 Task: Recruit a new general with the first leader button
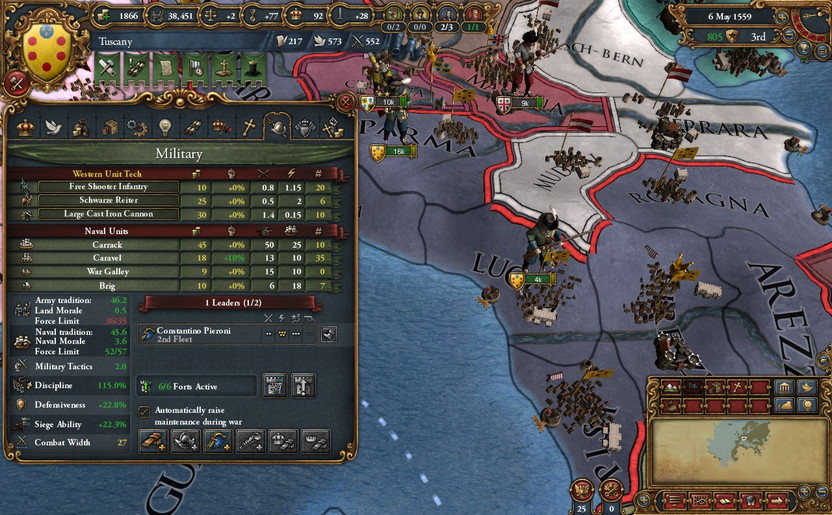click(x=153, y=440)
